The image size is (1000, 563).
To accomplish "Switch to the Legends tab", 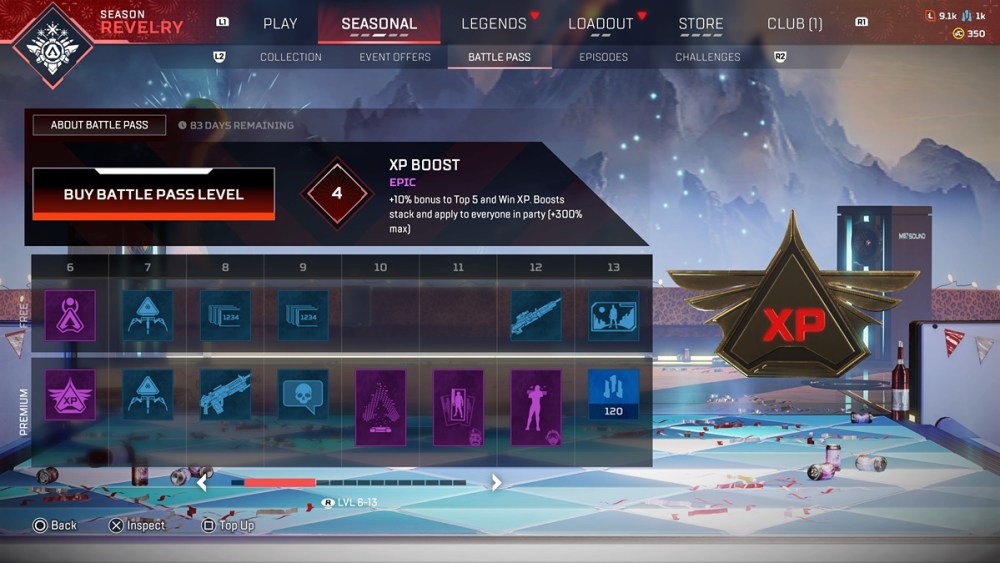I will coord(494,24).
